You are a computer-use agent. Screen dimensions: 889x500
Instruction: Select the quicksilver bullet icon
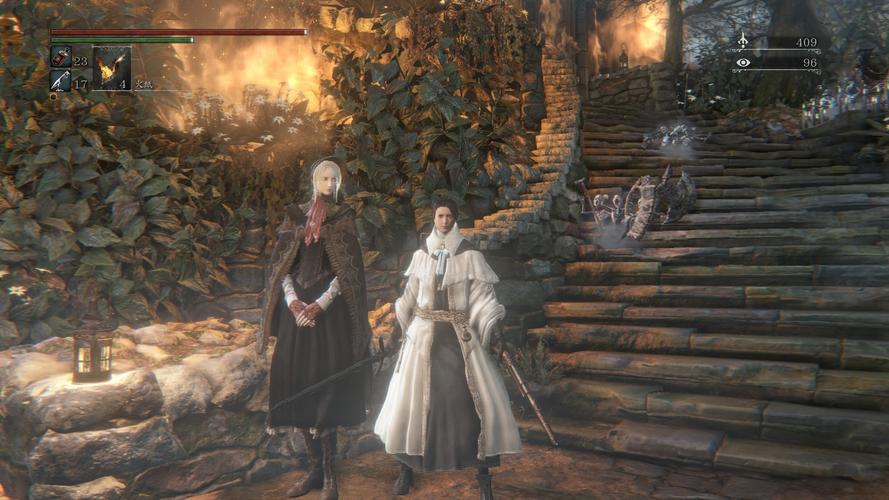click(x=60, y=80)
